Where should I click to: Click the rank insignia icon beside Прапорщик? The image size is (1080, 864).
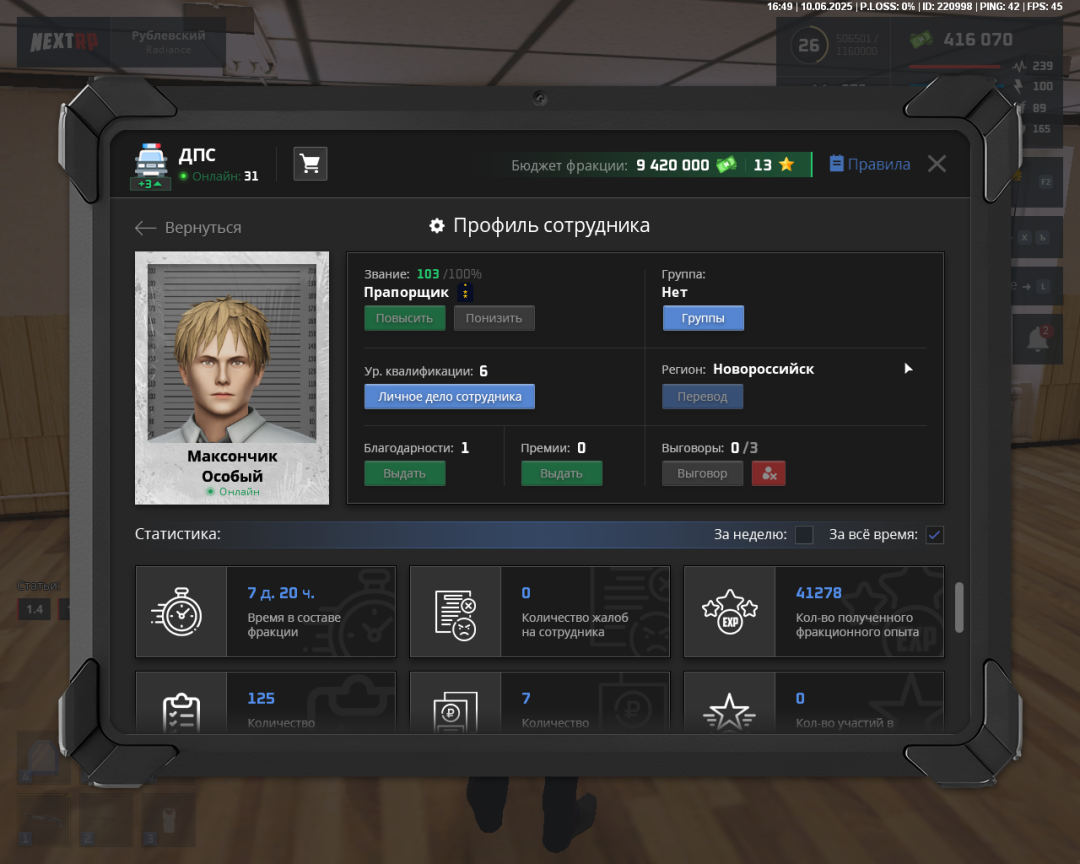click(x=465, y=292)
